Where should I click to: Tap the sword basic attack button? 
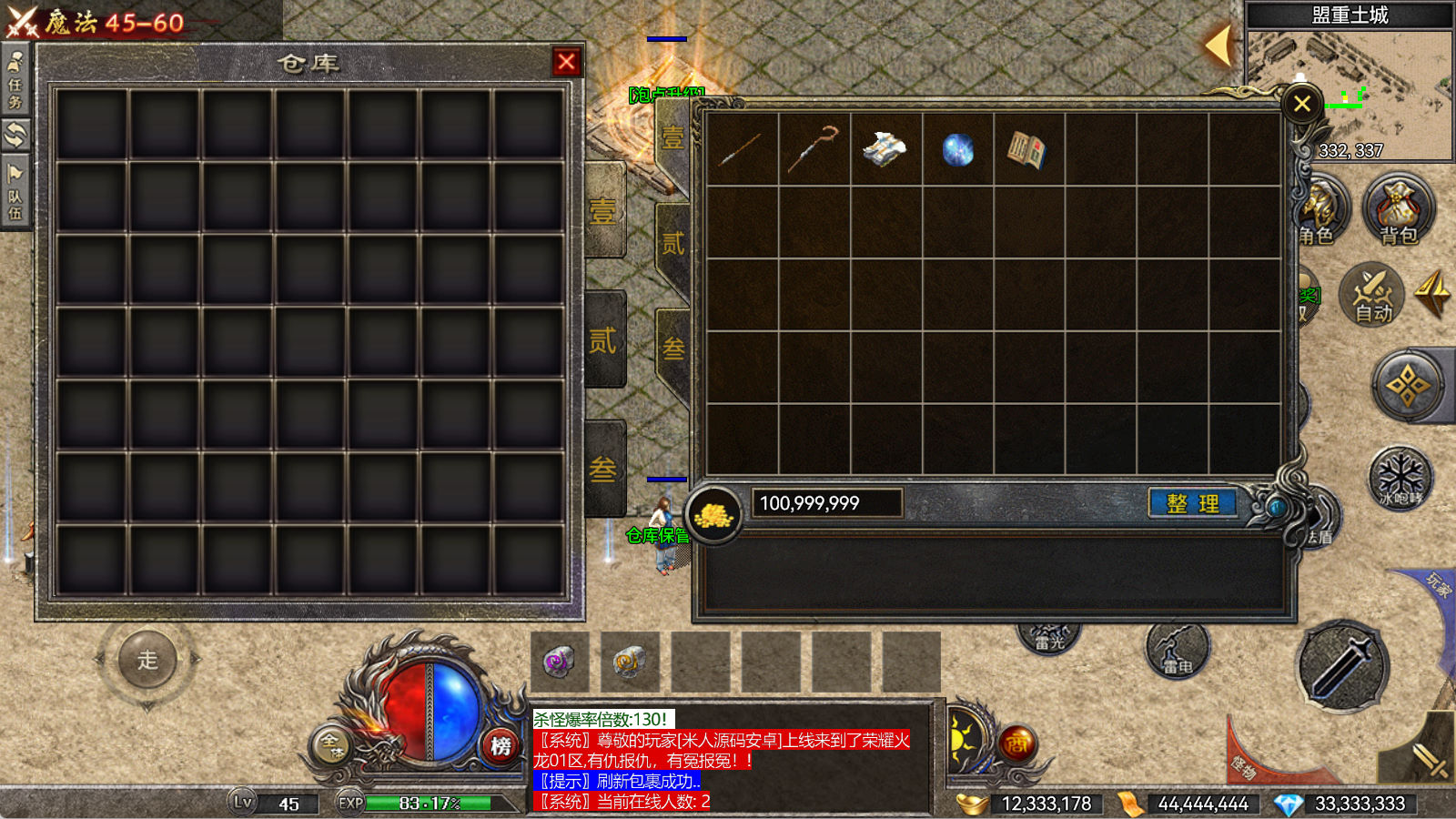[x=1341, y=665]
